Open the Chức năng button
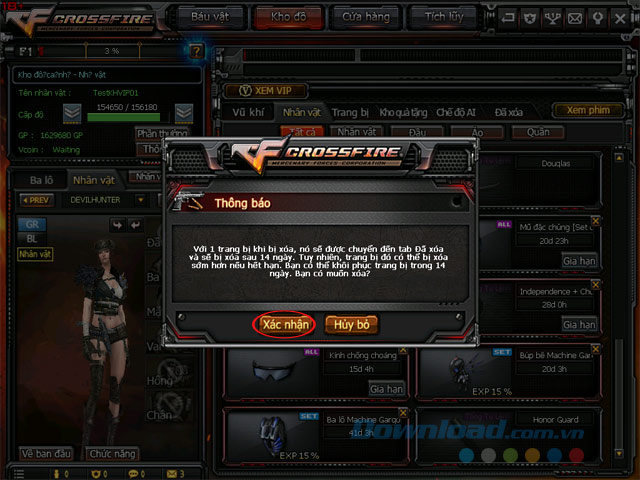Image resolution: width=640 pixels, height=480 pixels. click(110, 452)
